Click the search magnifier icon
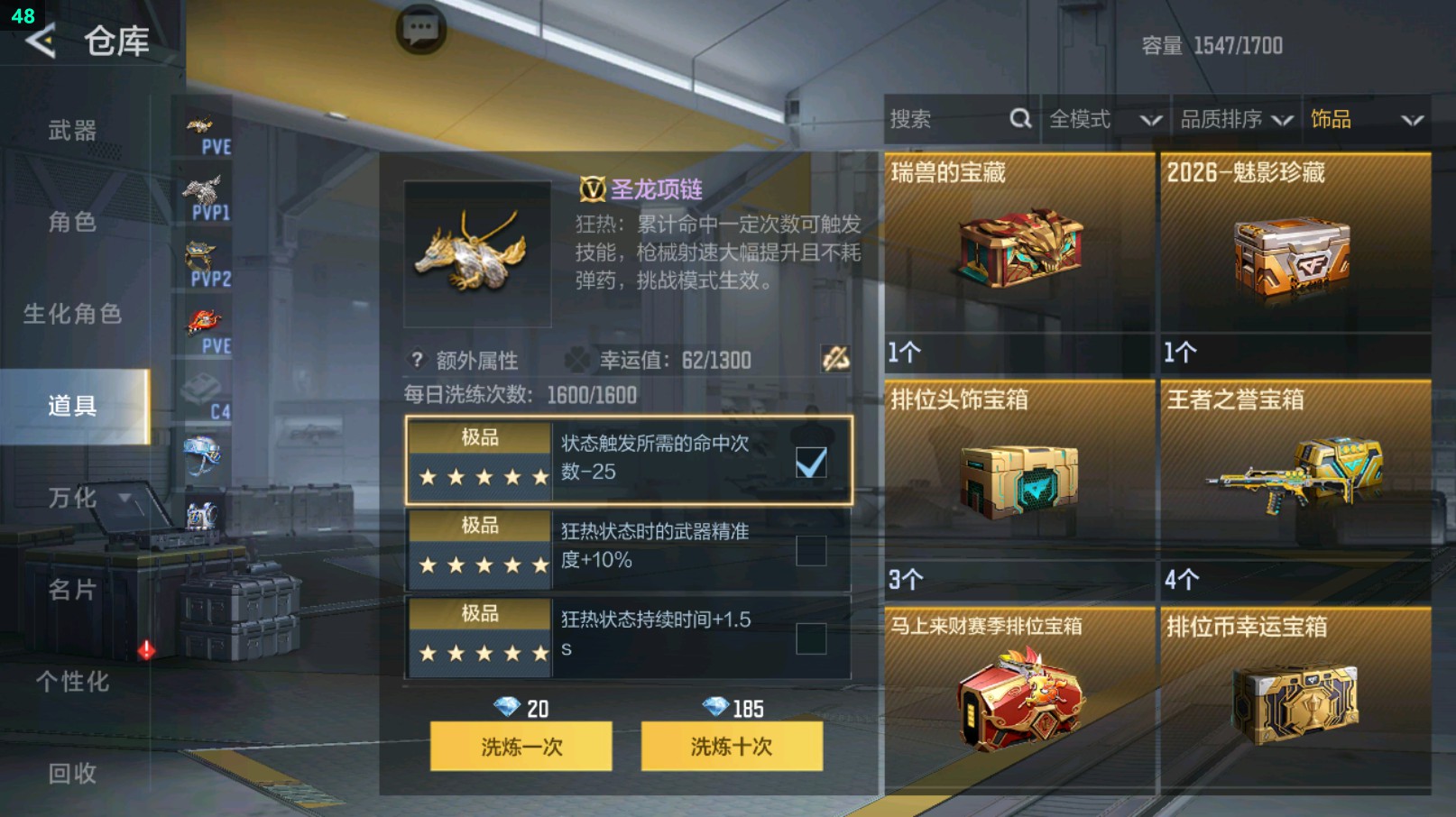Viewport: 1456px width, 817px height. tap(1019, 118)
